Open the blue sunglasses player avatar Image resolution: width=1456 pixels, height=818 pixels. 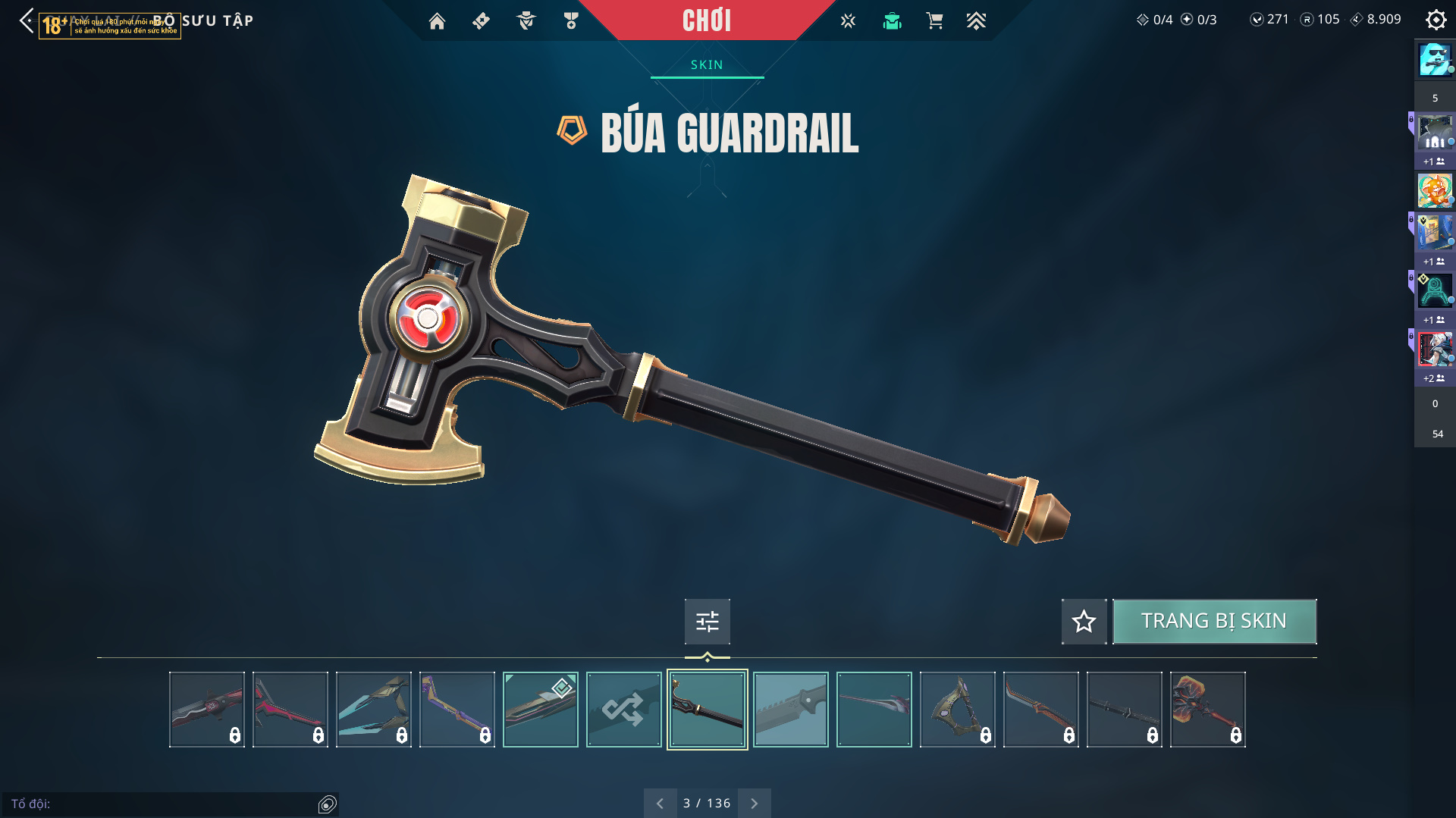[1435, 60]
